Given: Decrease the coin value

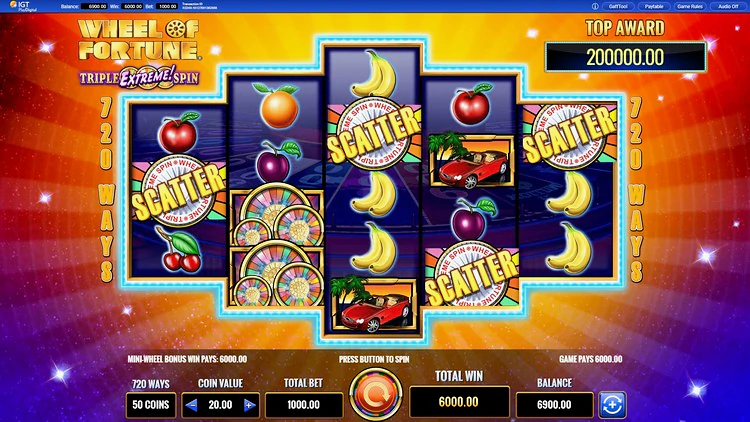Looking at the screenshot, I should pyautogui.click(x=190, y=405).
